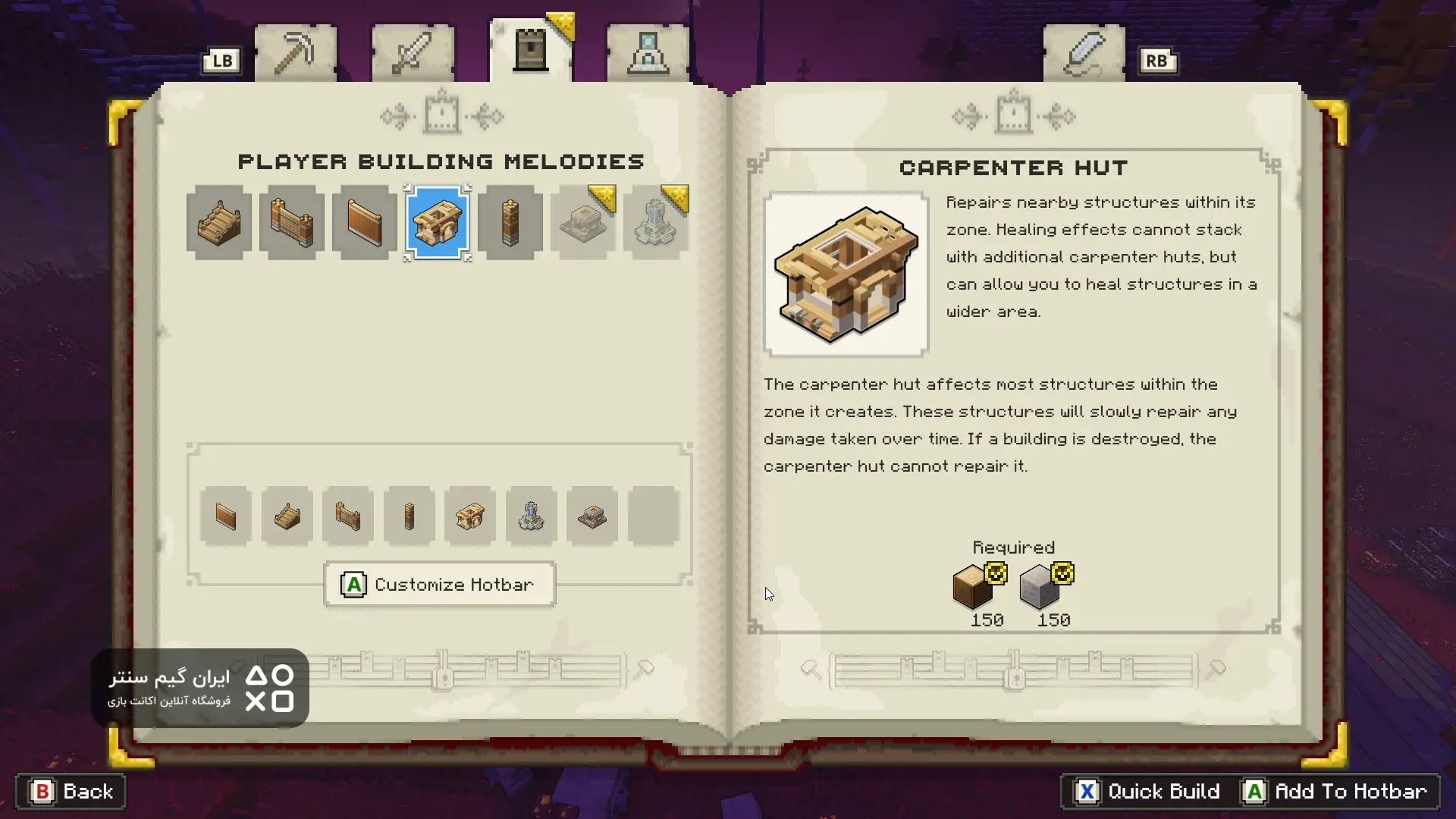1456x819 pixels.
Task: Select the highlighted carpenter hut melody
Action: click(438, 222)
